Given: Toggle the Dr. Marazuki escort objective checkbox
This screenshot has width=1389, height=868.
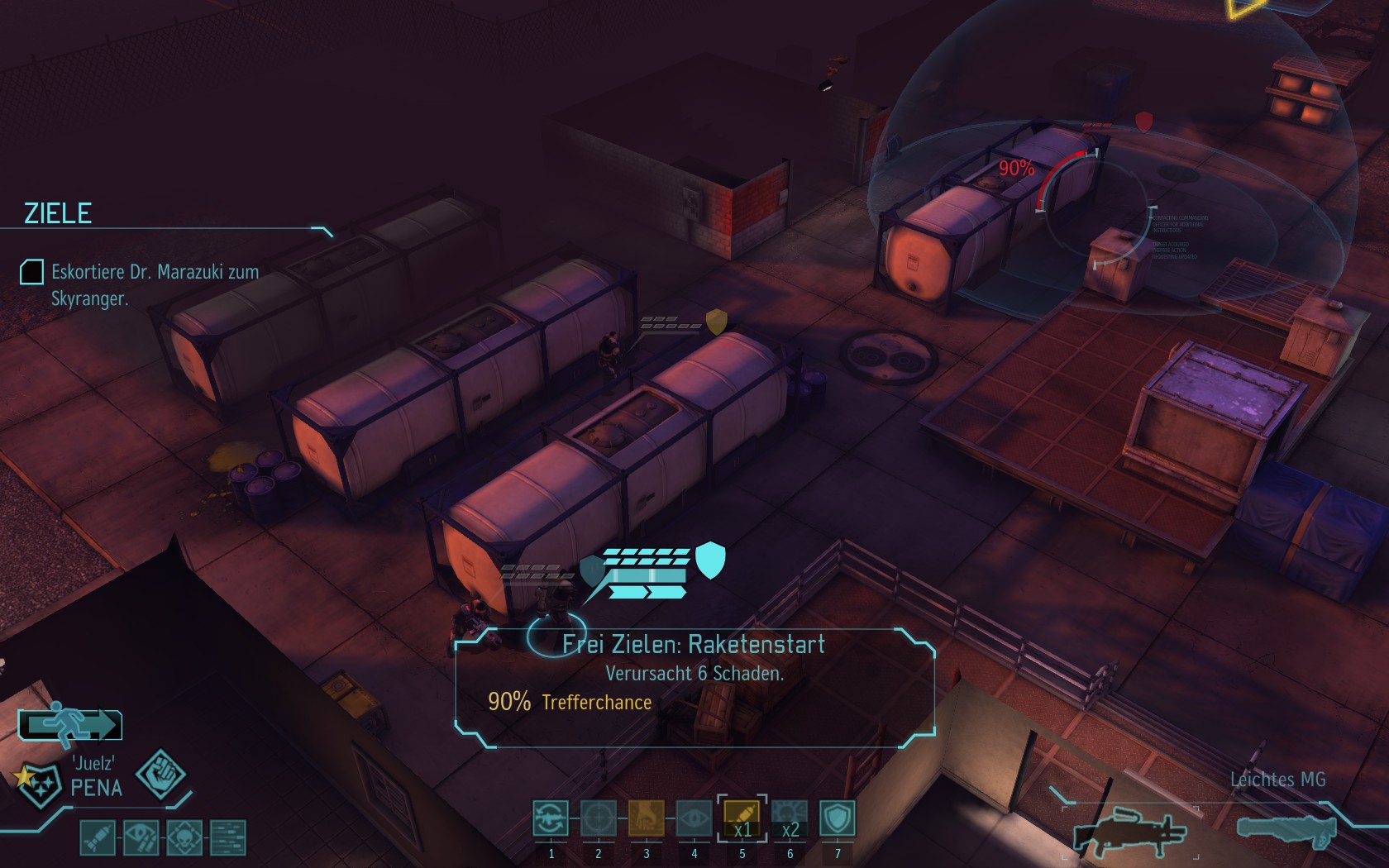Looking at the screenshot, I should [31, 272].
